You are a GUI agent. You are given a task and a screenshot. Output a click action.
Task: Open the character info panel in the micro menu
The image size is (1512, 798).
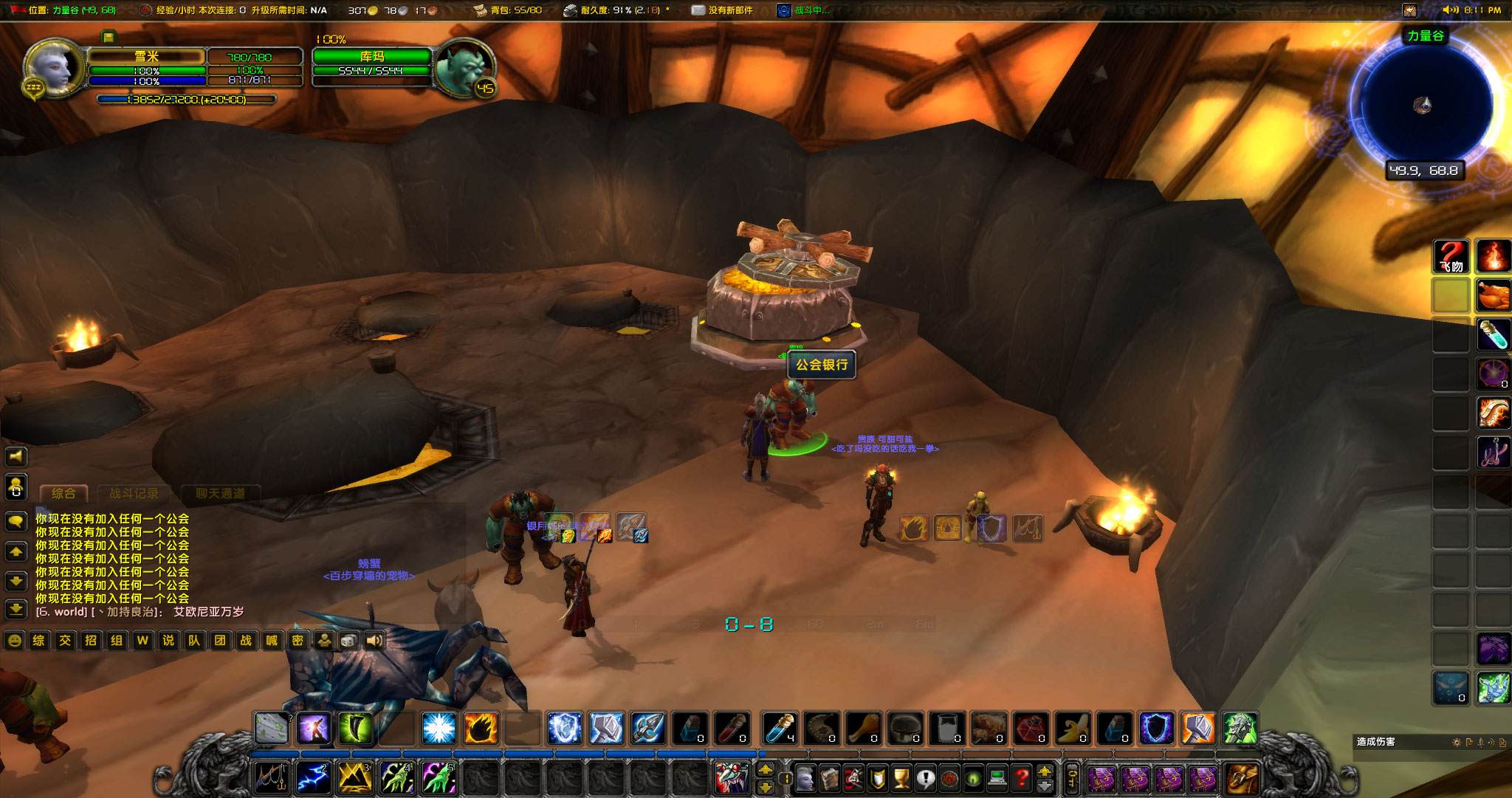click(805, 778)
